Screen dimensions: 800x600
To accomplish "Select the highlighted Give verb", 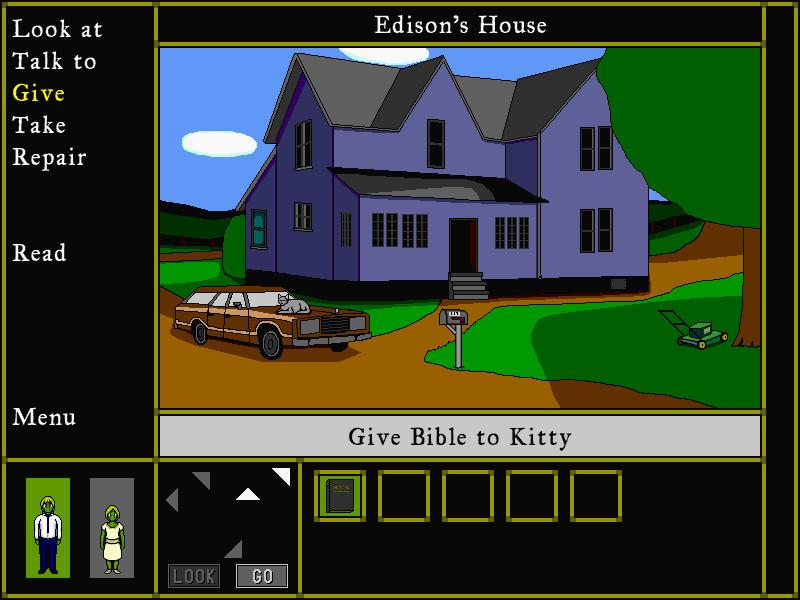I will [39, 93].
